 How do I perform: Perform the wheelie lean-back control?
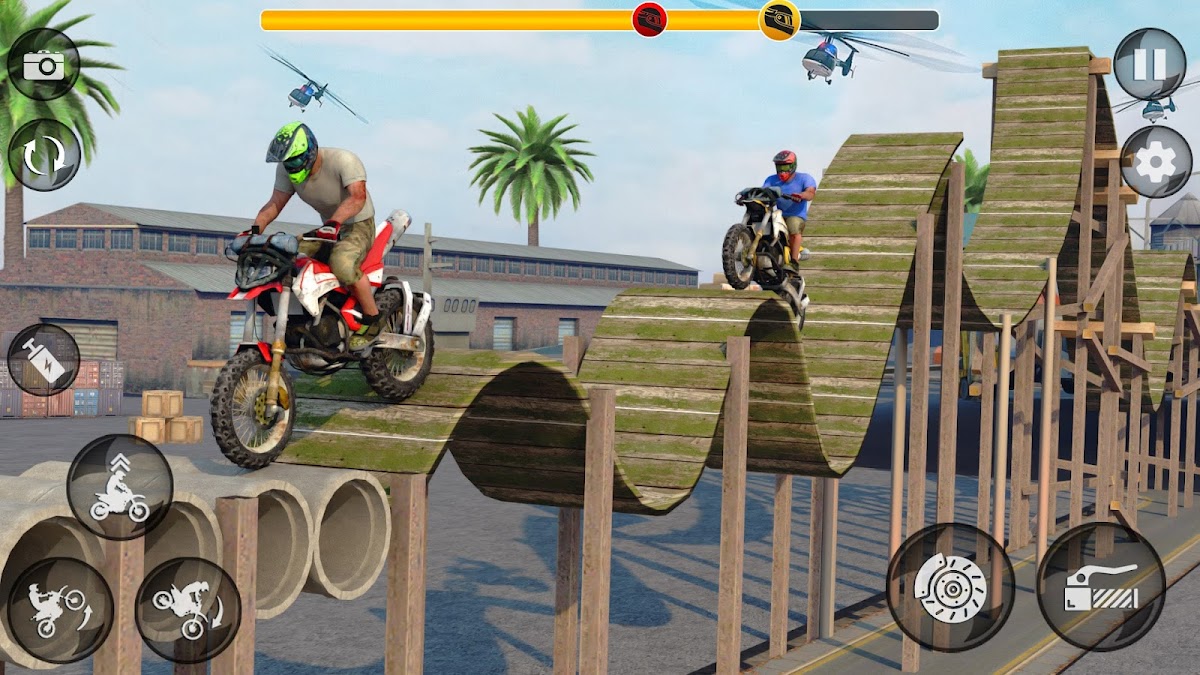point(60,611)
